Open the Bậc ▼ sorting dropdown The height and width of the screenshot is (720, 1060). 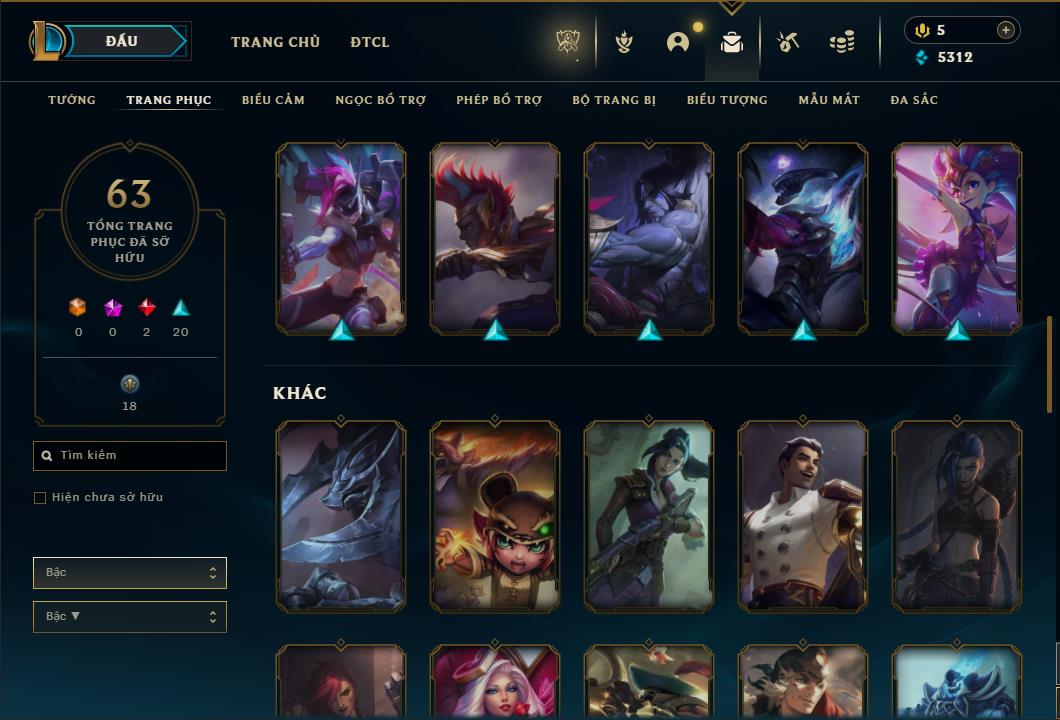click(130, 617)
